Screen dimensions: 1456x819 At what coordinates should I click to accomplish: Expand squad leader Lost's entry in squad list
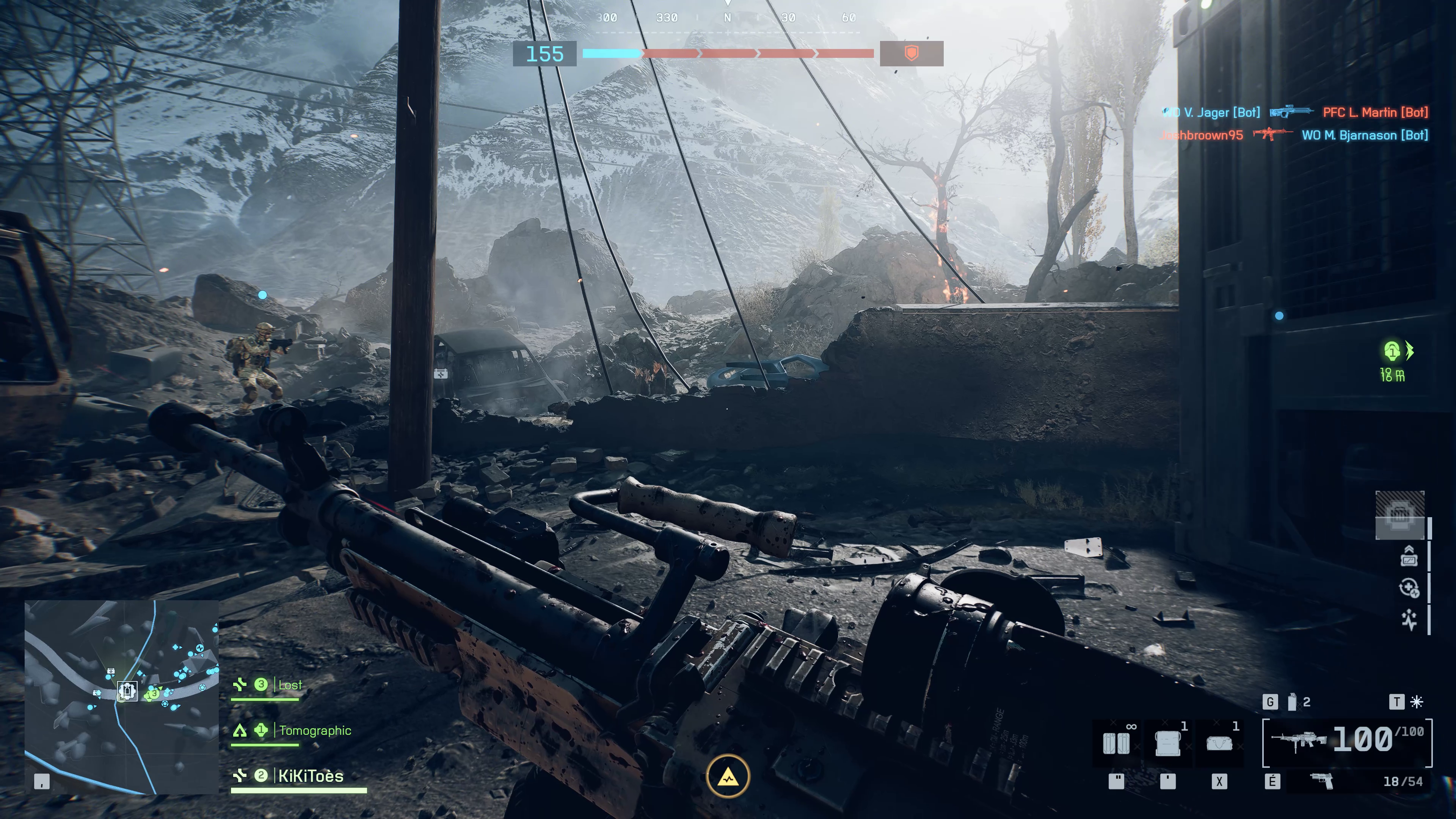coord(289,685)
